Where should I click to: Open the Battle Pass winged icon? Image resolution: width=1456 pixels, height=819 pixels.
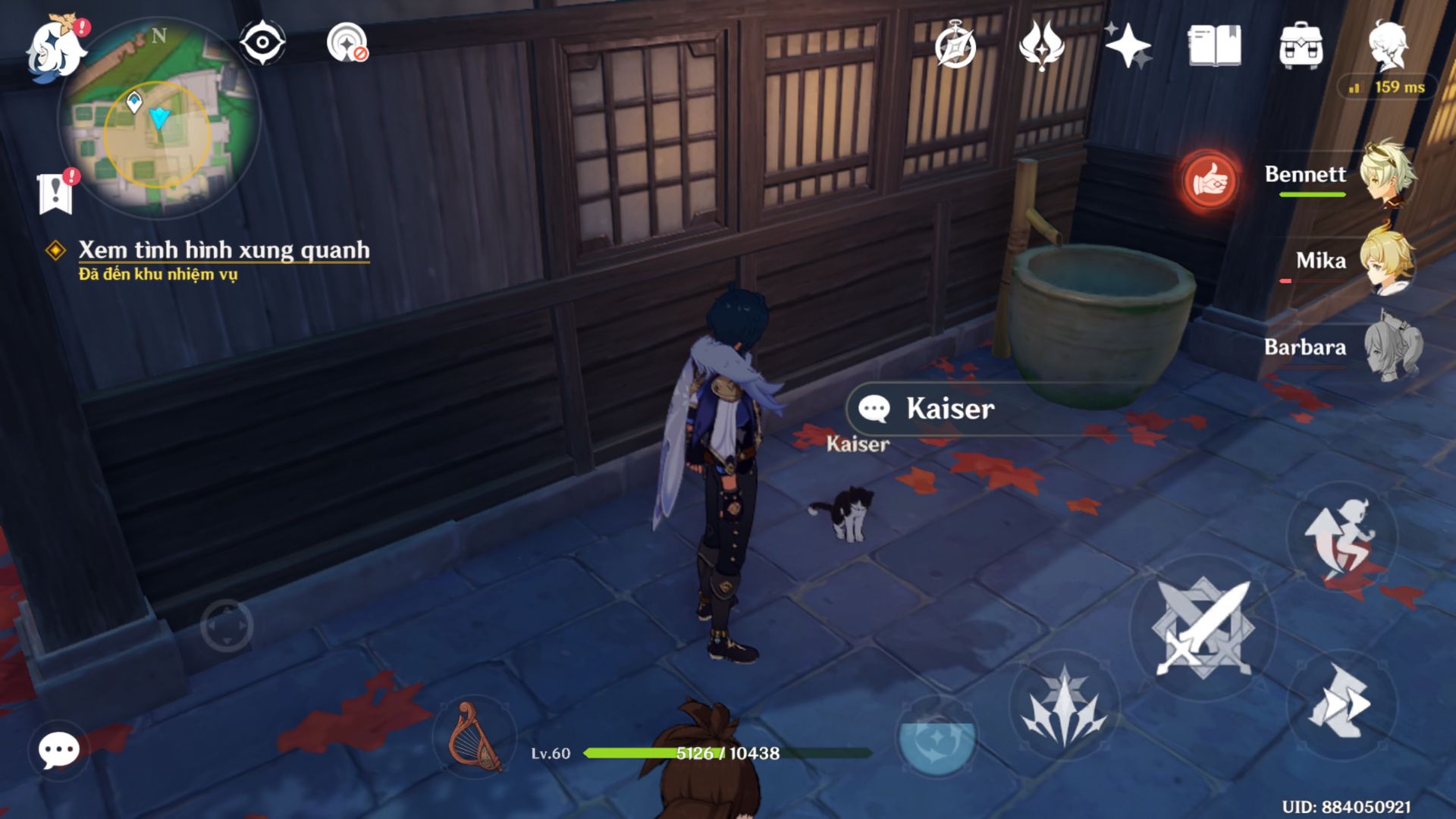[x=1042, y=45]
